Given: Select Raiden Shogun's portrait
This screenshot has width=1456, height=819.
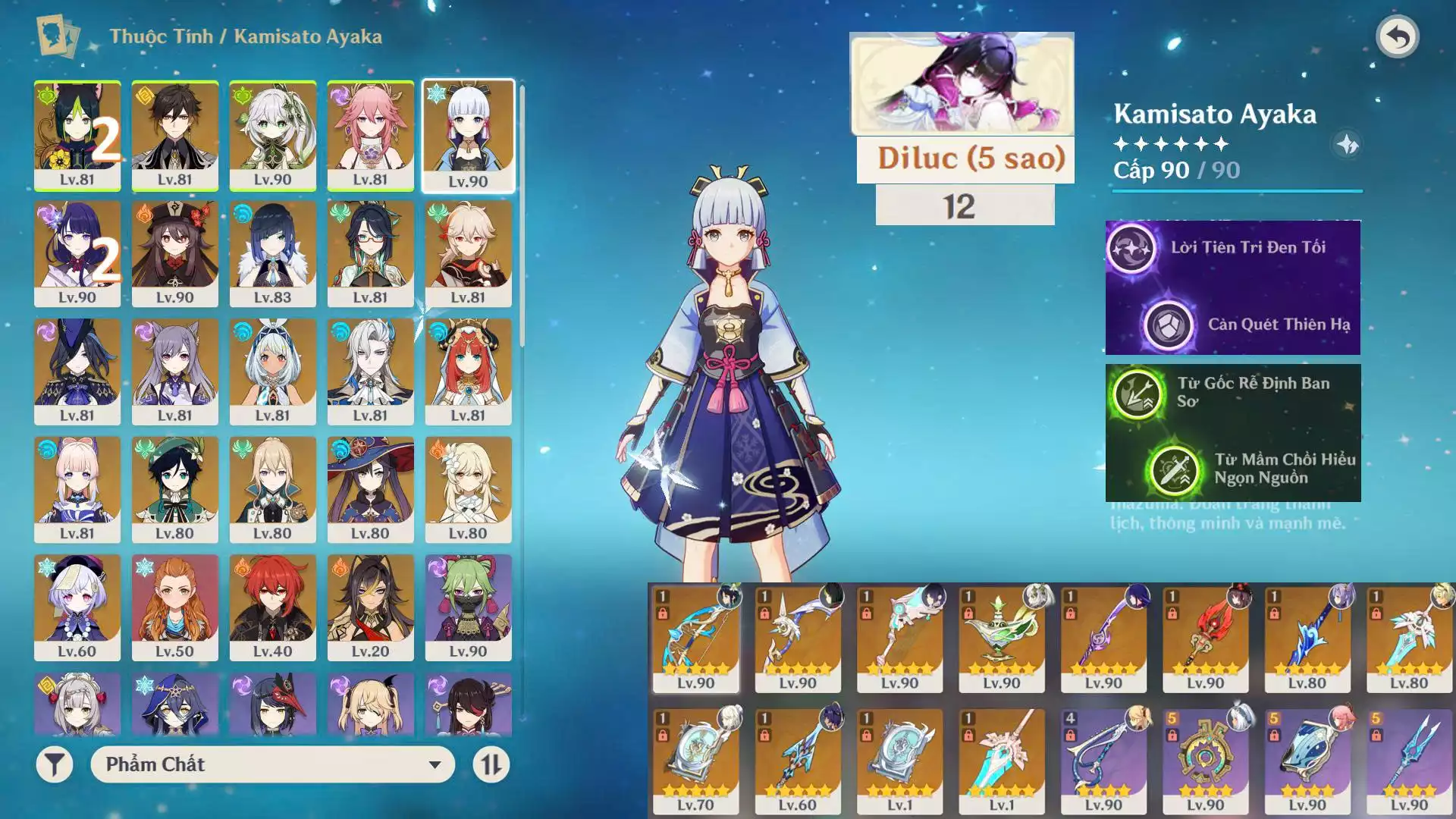Looking at the screenshot, I should click(77, 253).
